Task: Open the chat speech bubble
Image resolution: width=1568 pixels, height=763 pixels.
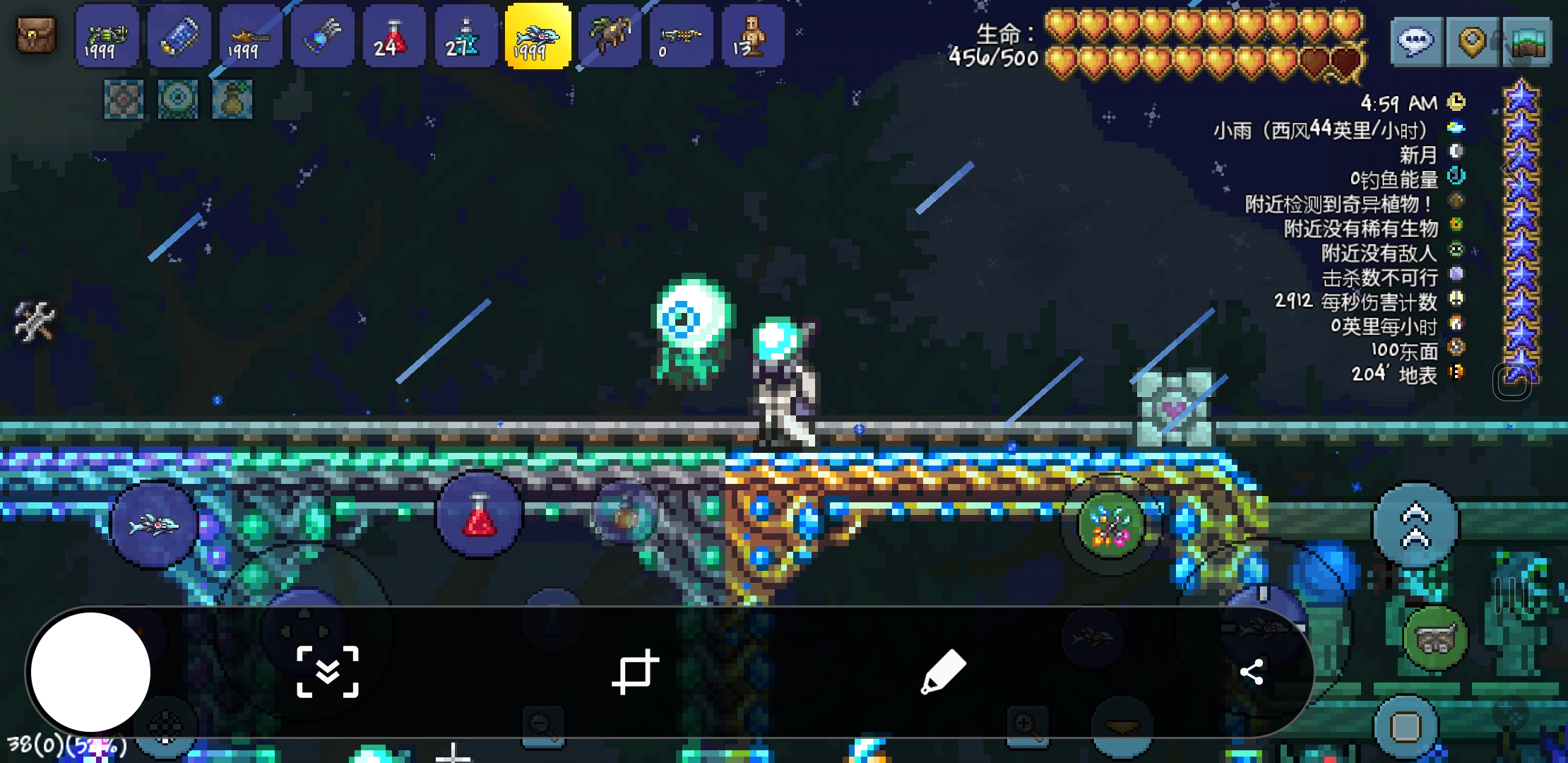Action: [1415, 42]
